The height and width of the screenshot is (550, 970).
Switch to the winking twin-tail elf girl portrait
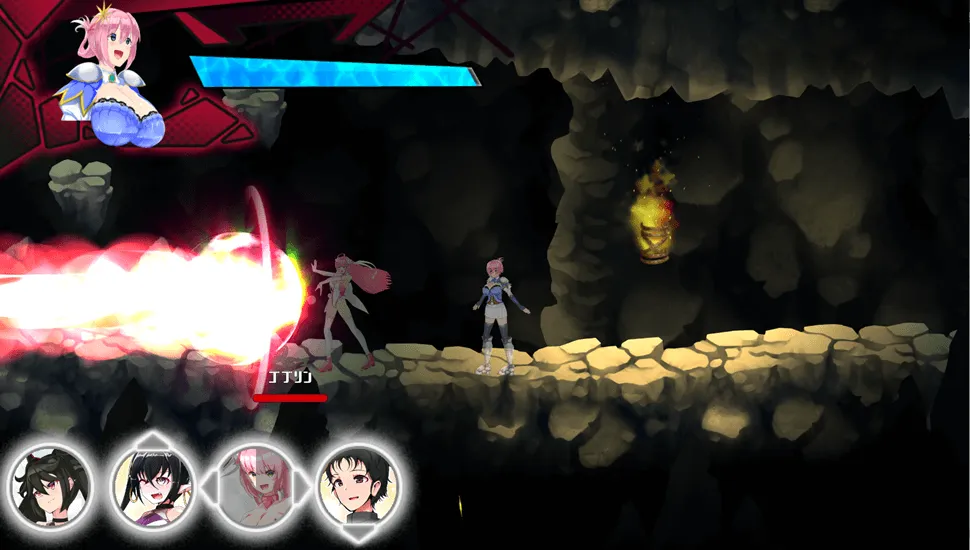click(152, 487)
